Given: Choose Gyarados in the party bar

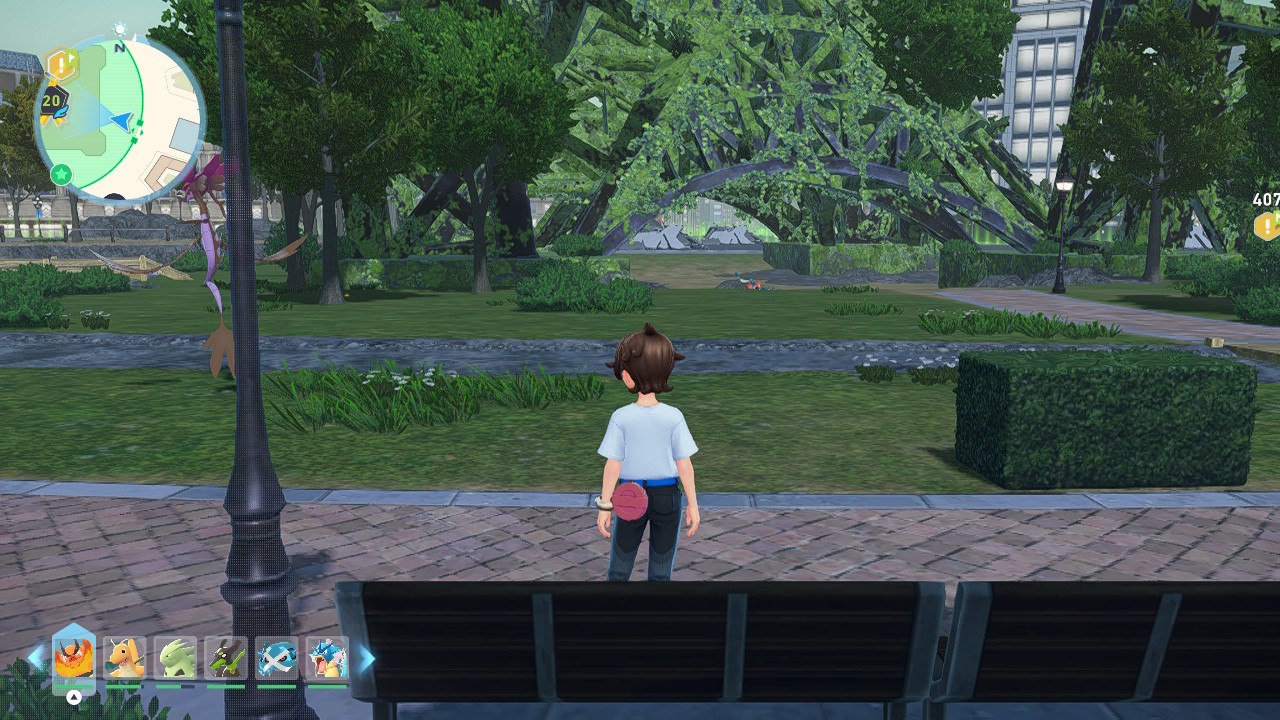Looking at the screenshot, I should click(327, 658).
